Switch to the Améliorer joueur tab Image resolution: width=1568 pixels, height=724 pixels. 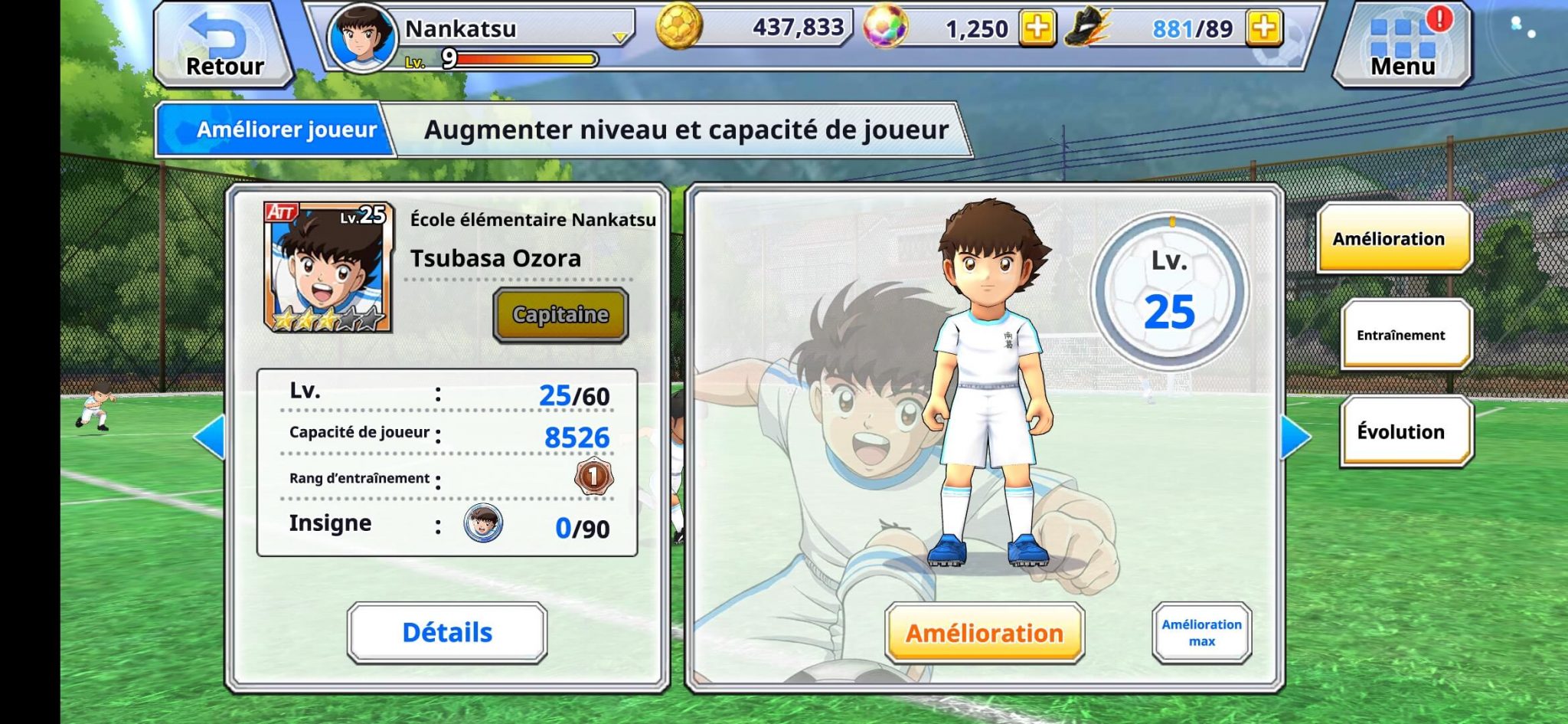point(287,129)
